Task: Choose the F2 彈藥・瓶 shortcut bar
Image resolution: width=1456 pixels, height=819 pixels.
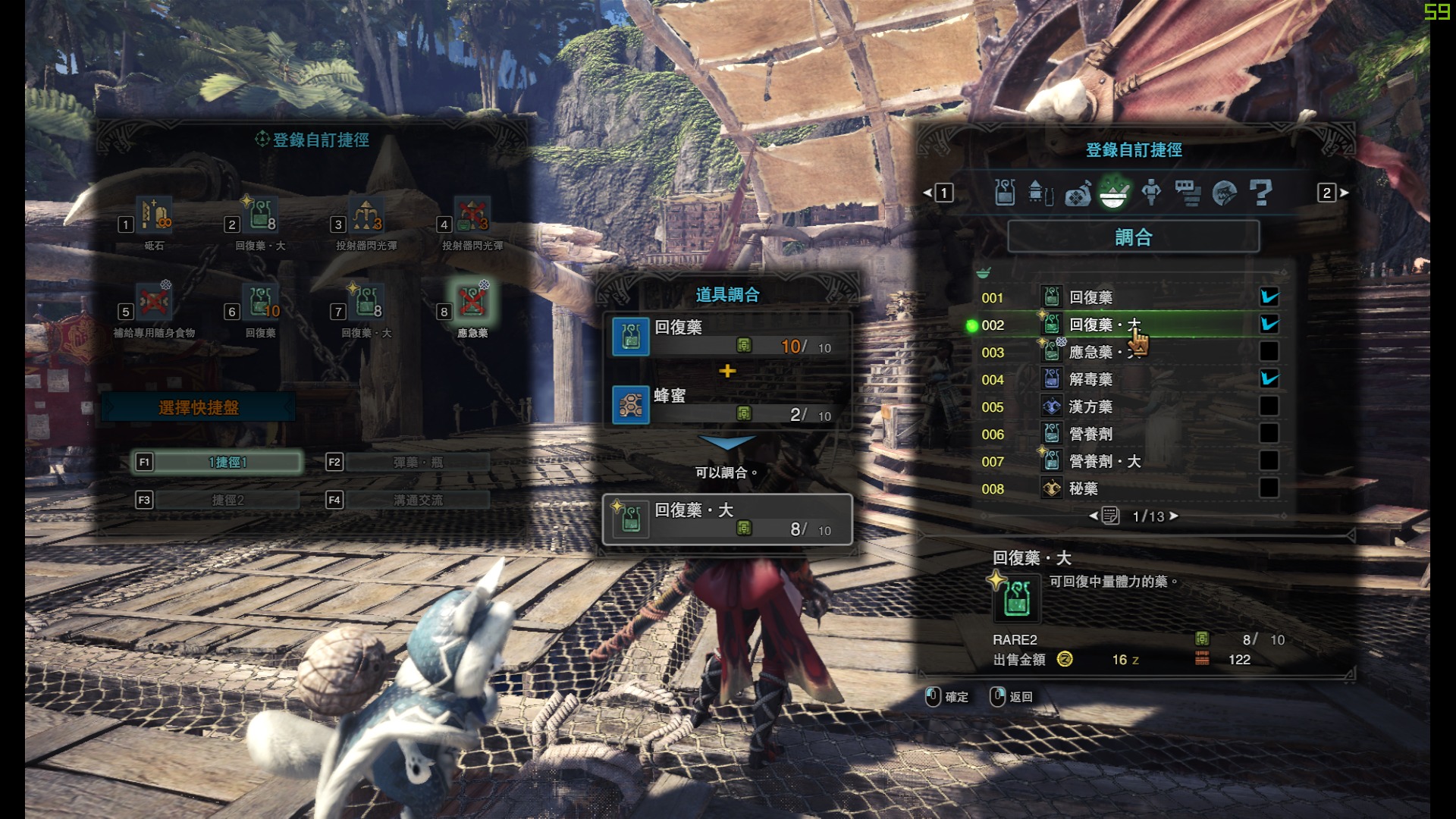Action: click(x=417, y=462)
